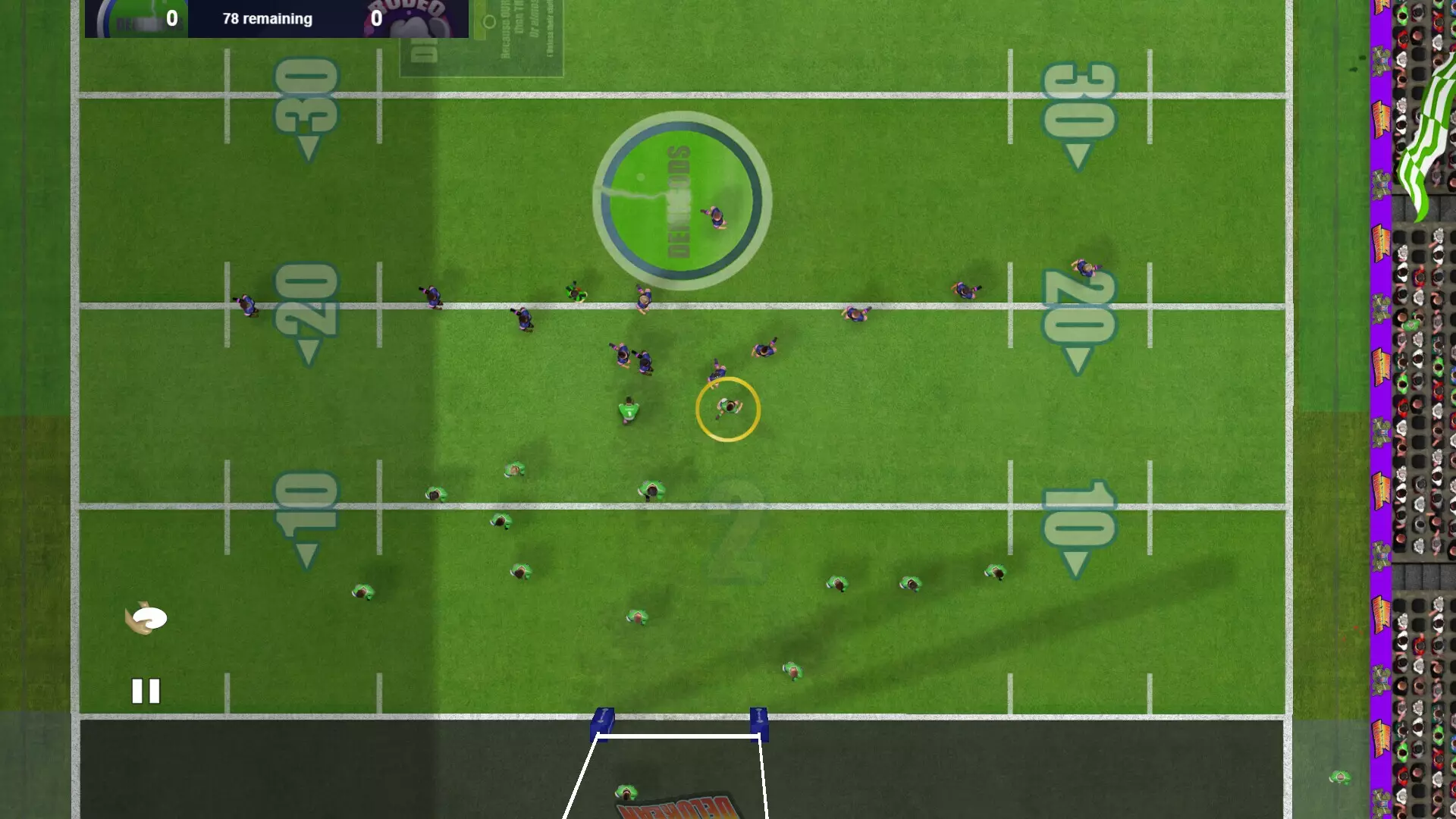Image resolution: width=1456 pixels, height=819 pixels.
Task: Select the green player inside the try zone
Action: coord(628,792)
